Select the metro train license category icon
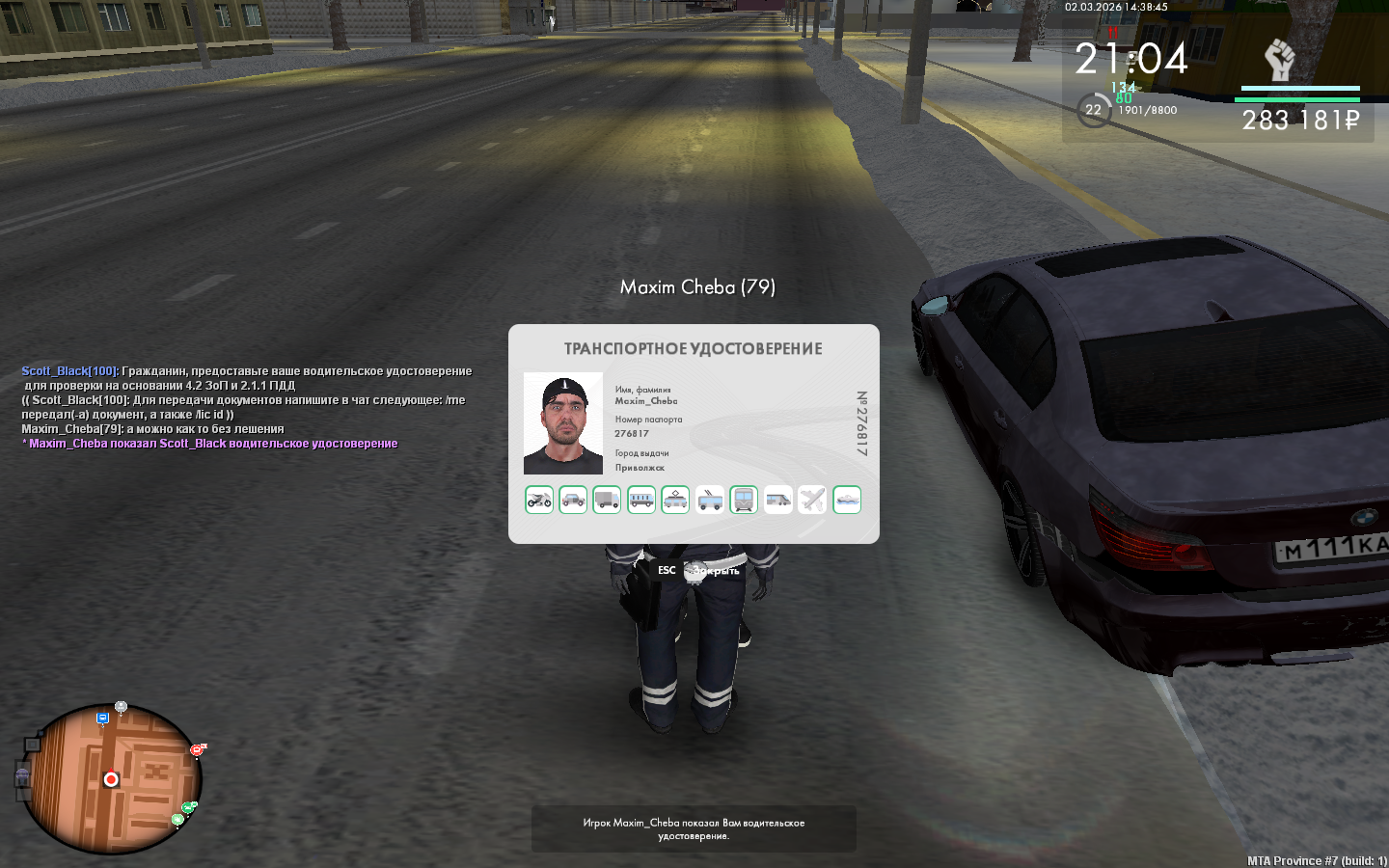Image resolution: width=1389 pixels, height=868 pixels. point(744,500)
